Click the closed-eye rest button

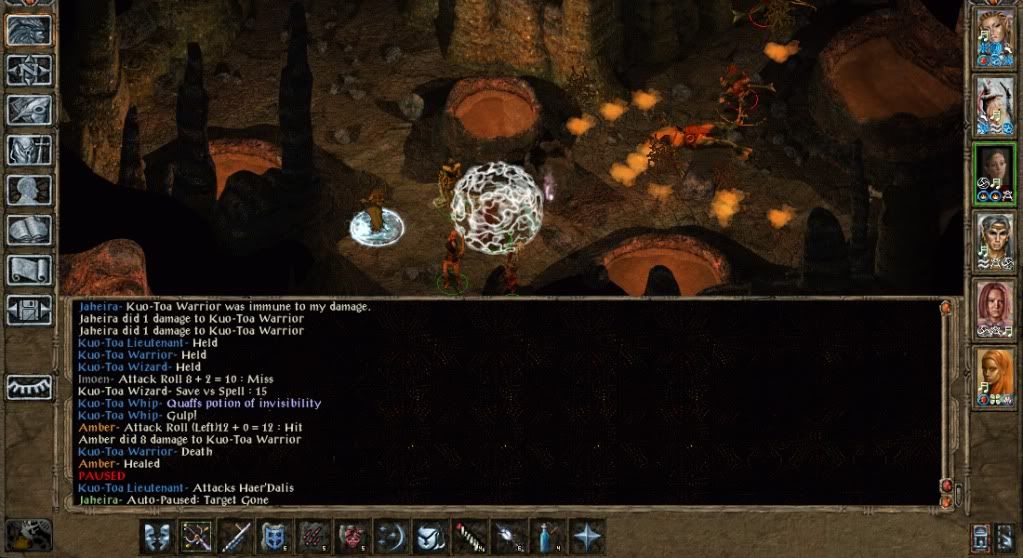[29, 387]
